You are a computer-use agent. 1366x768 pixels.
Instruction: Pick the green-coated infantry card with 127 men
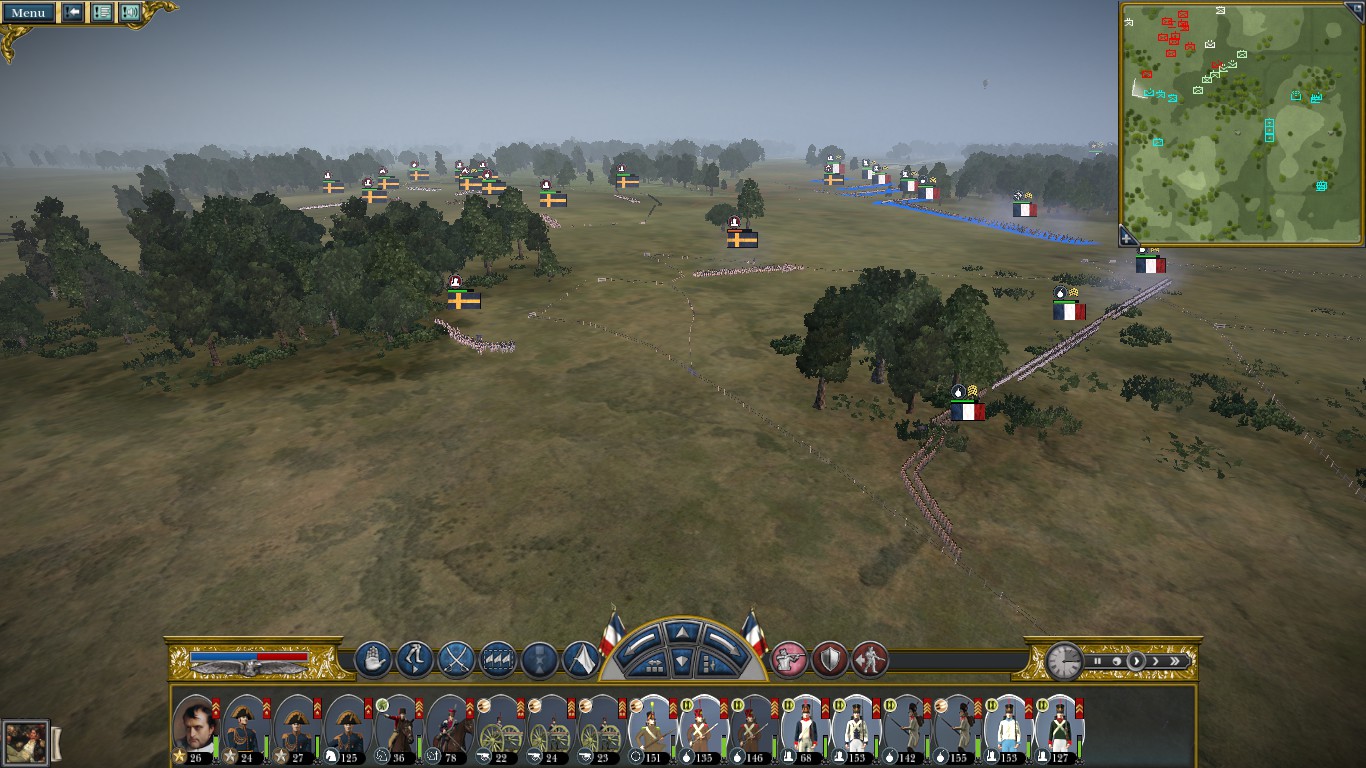(1059, 726)
